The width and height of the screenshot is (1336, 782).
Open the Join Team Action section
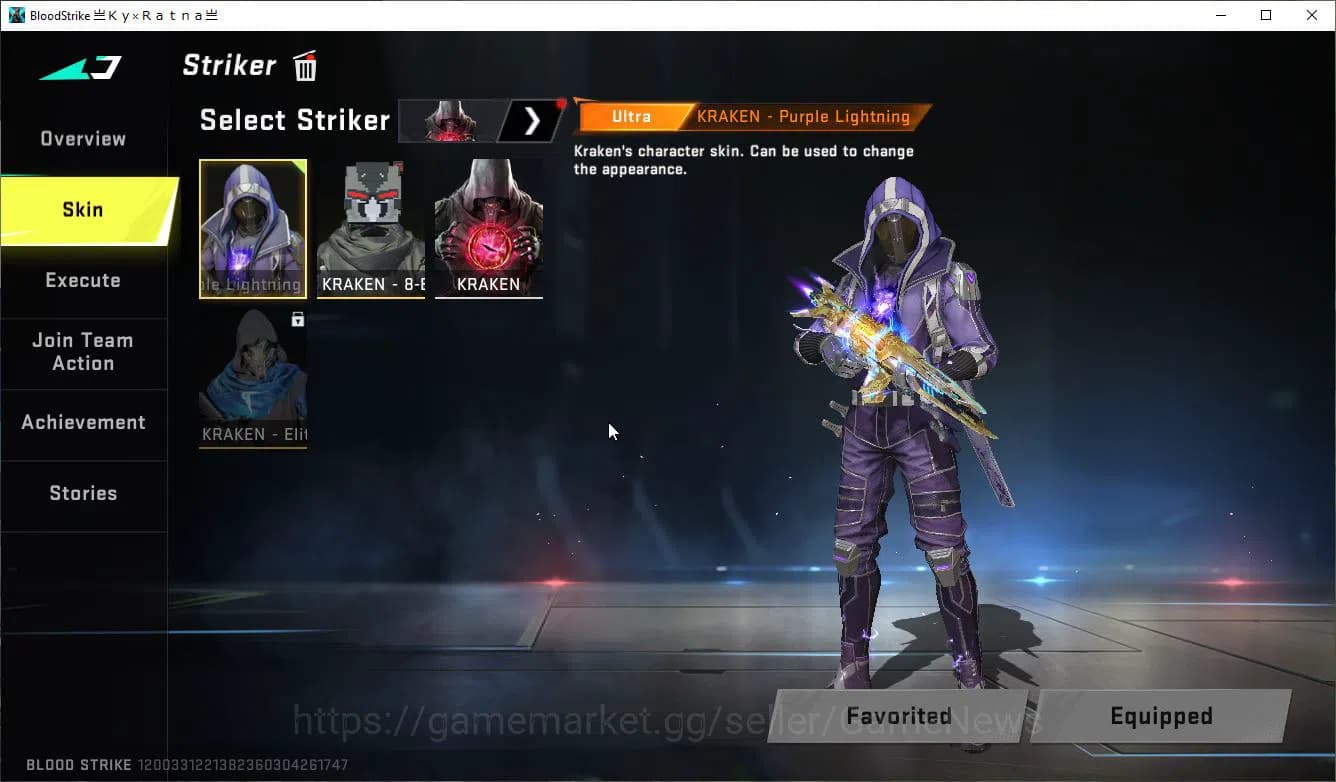82,352
